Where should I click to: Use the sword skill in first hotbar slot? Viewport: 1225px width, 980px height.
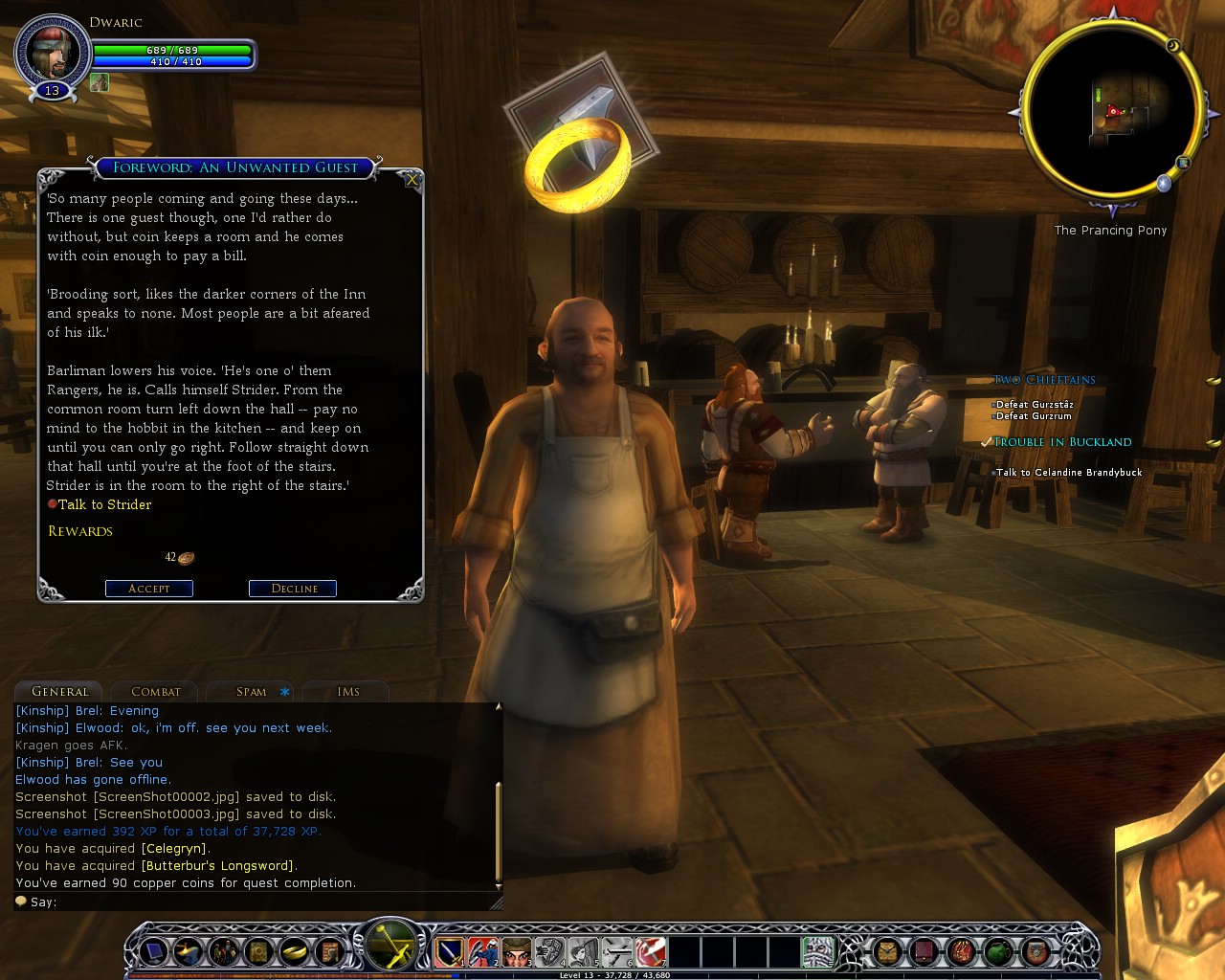(x=449, y=952)
